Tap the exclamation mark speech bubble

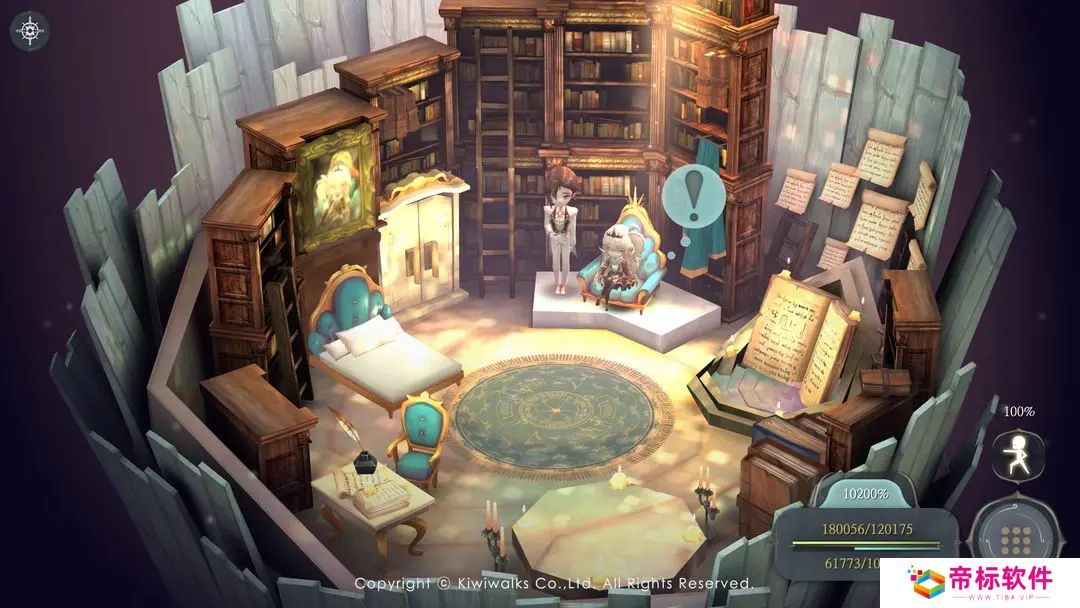point(695,195)
